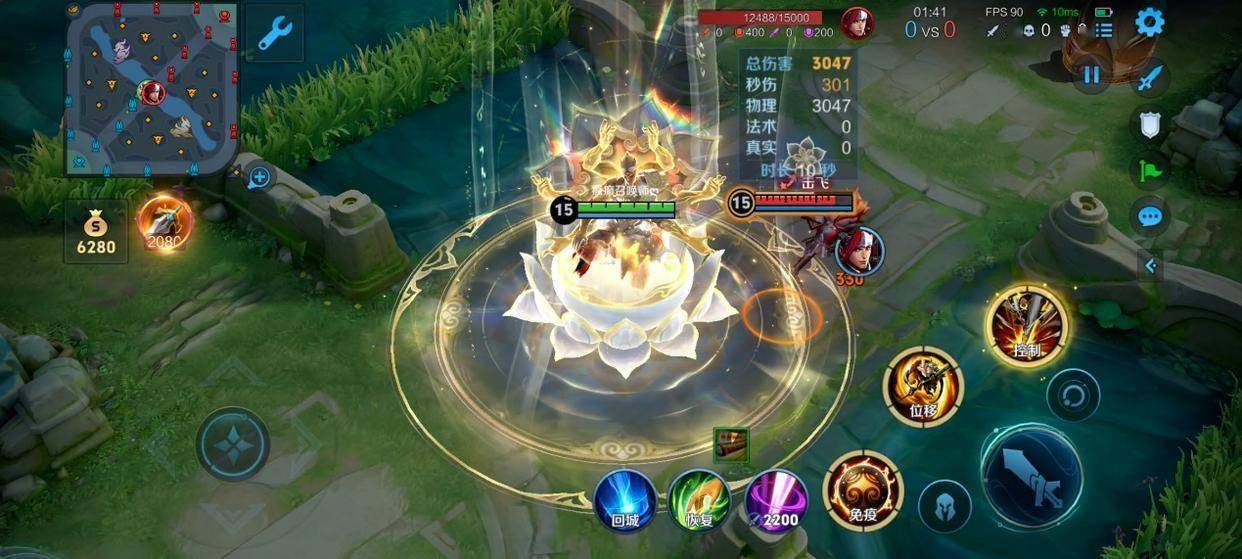Open the gear settings menu
The image size is (1242, 559).
point(1150,22)
